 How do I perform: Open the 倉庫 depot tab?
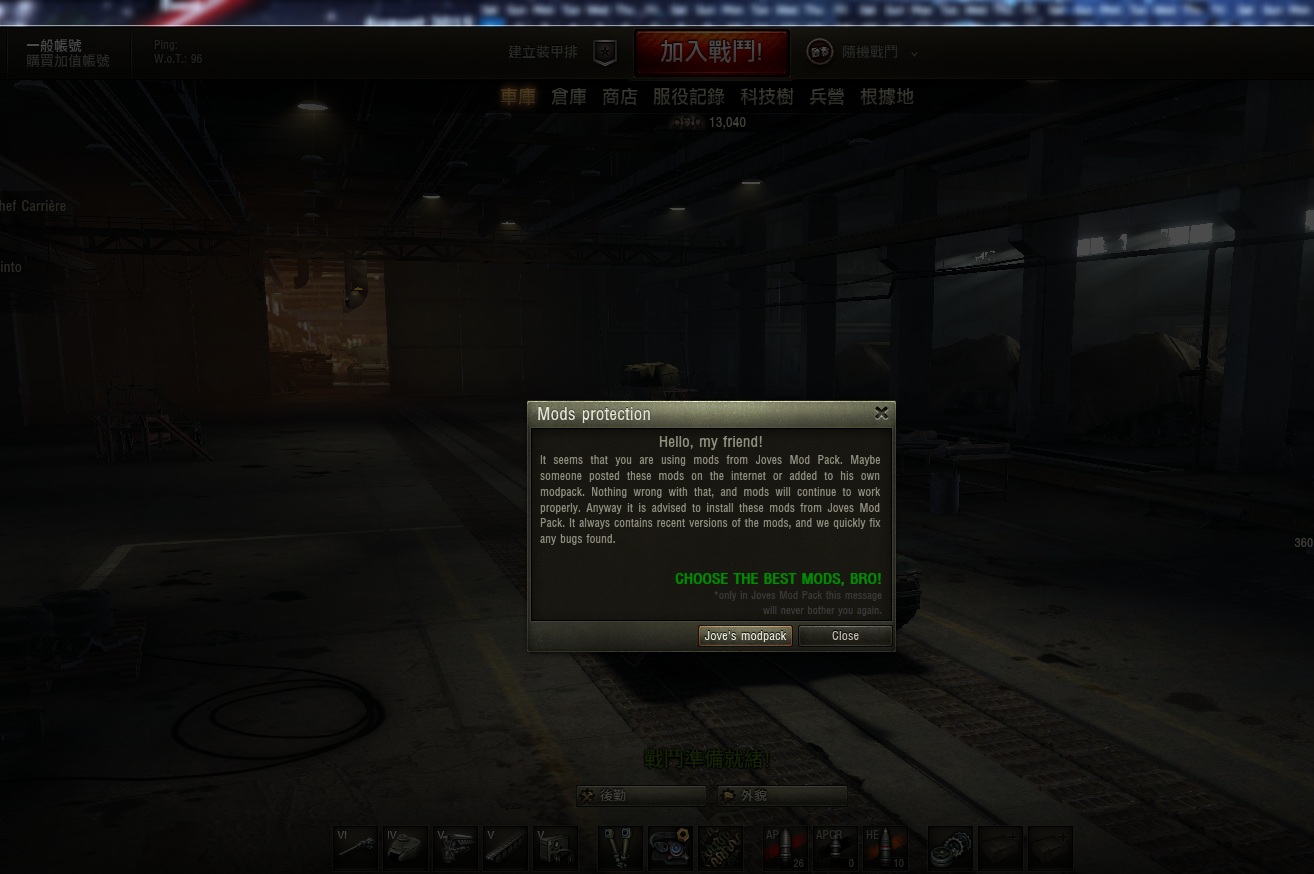569,97
